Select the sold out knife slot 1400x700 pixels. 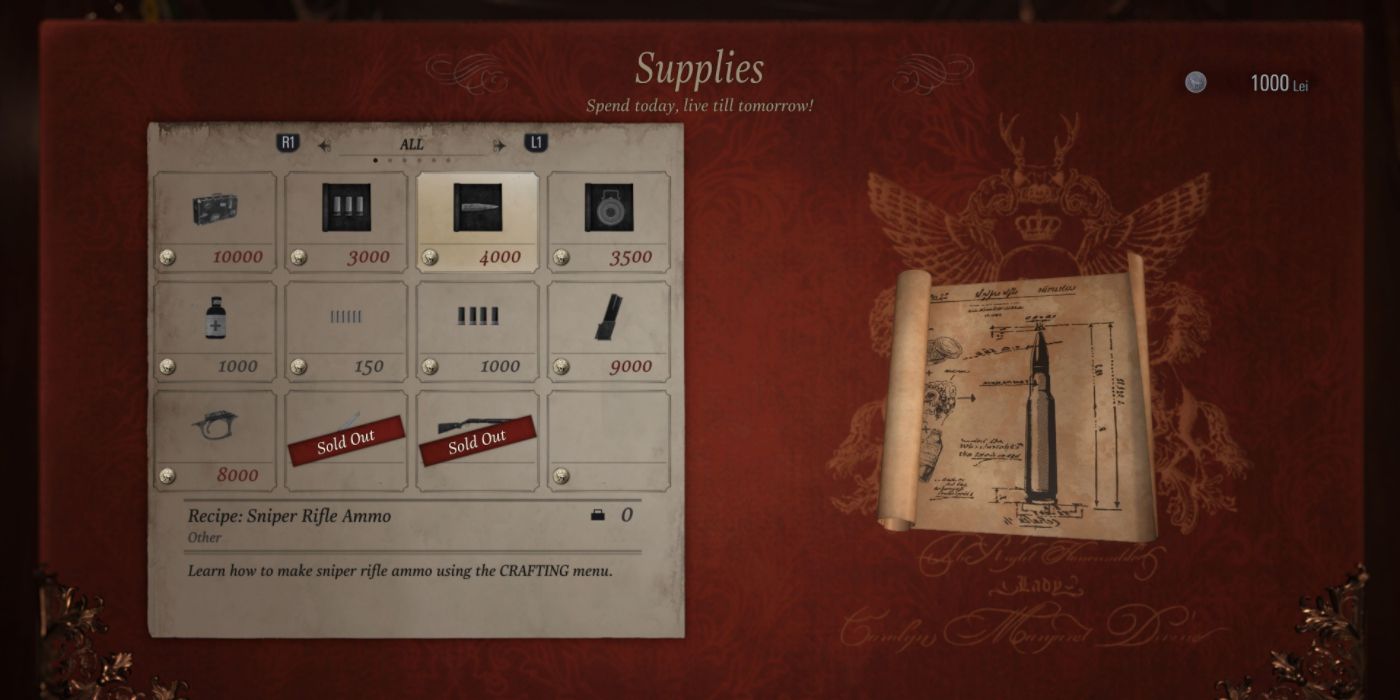pos(346,440)
